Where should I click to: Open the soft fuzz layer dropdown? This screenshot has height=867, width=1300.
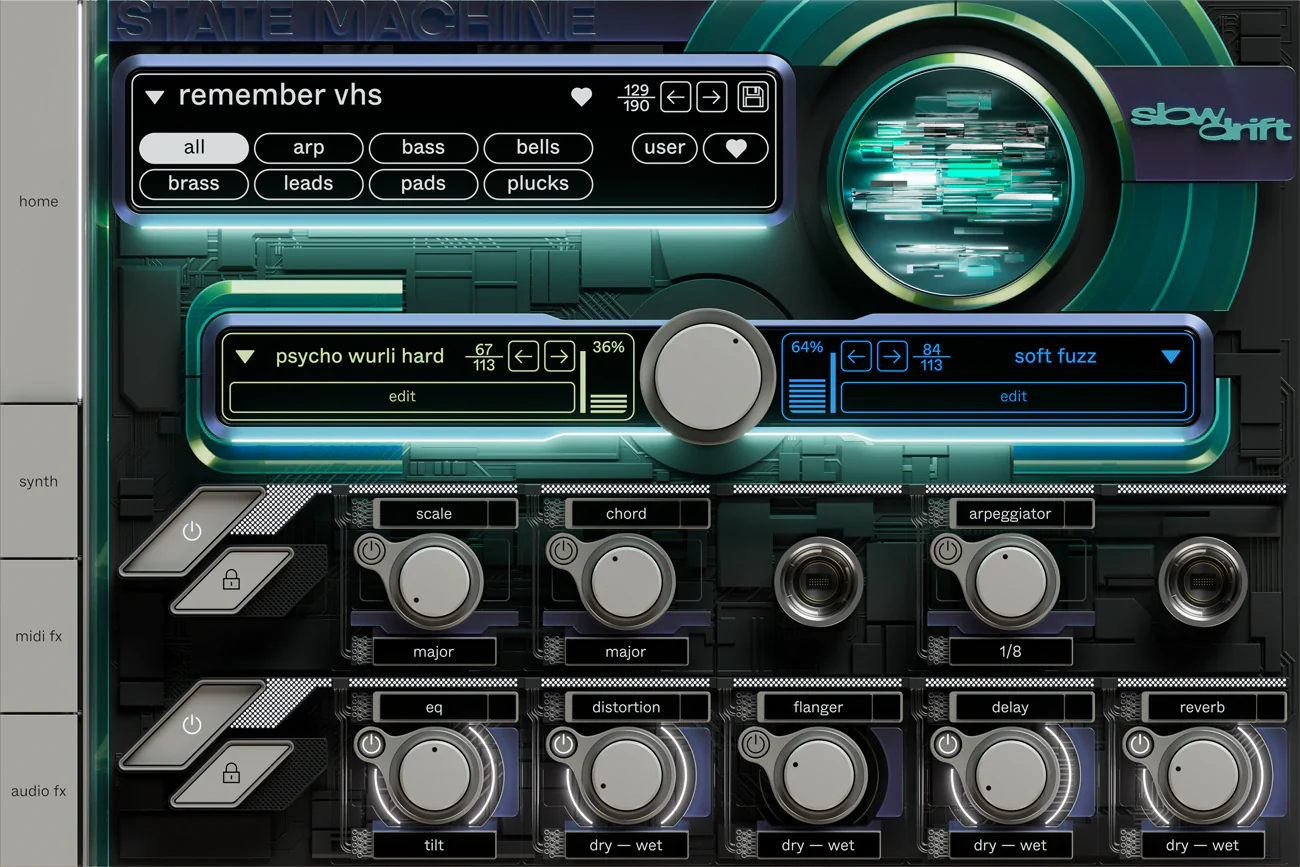pyautogui.click(x=1171, y=357)
